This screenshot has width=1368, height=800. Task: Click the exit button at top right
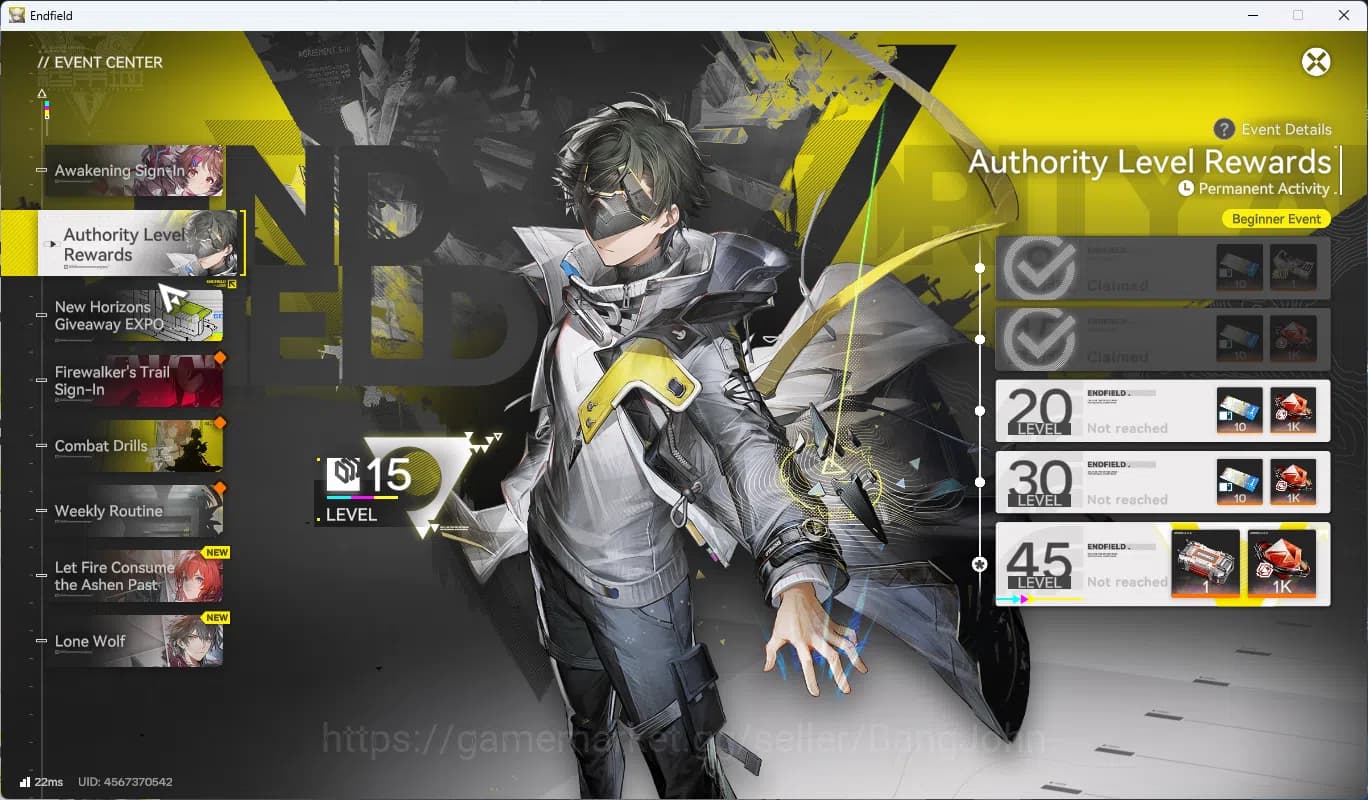pyautogui.click(x=1317, y=61)
